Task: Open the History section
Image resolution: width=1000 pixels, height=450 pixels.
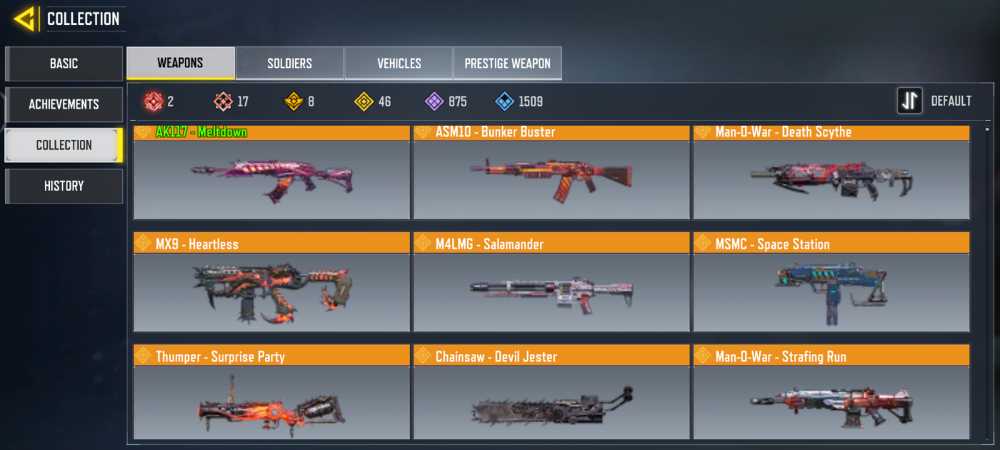Action: [x=64, y=186]
